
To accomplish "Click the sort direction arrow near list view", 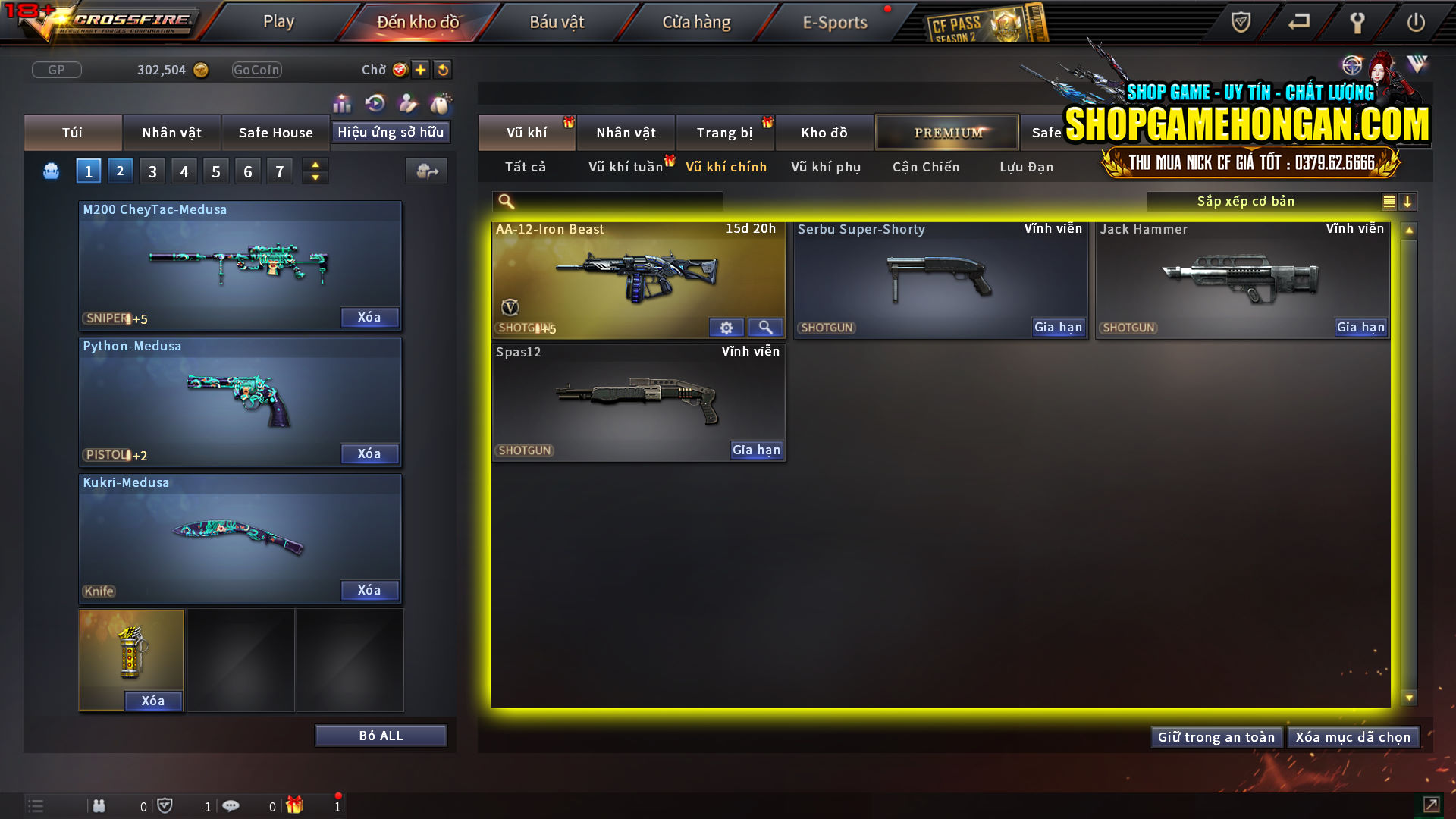I will [x=1408, y=202].
